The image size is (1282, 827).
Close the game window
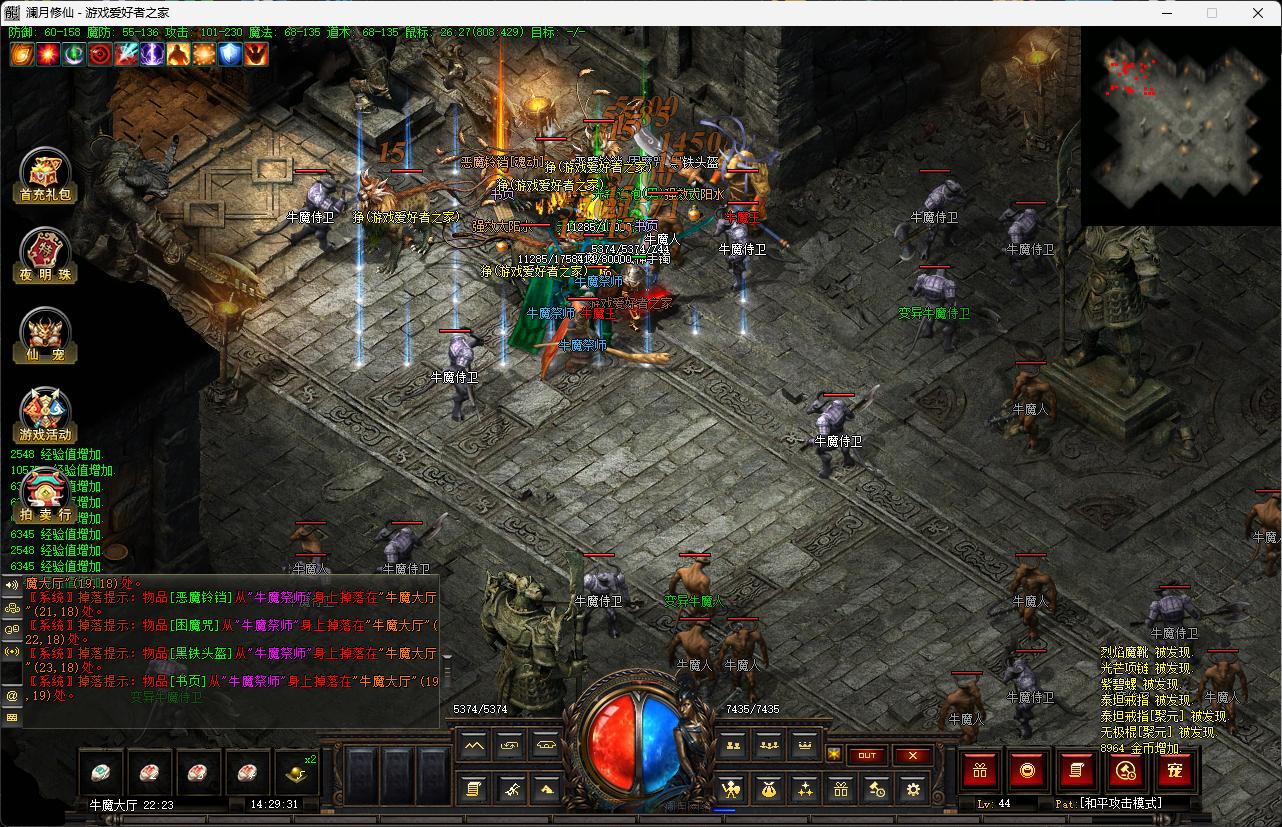tap(1258, 13)
